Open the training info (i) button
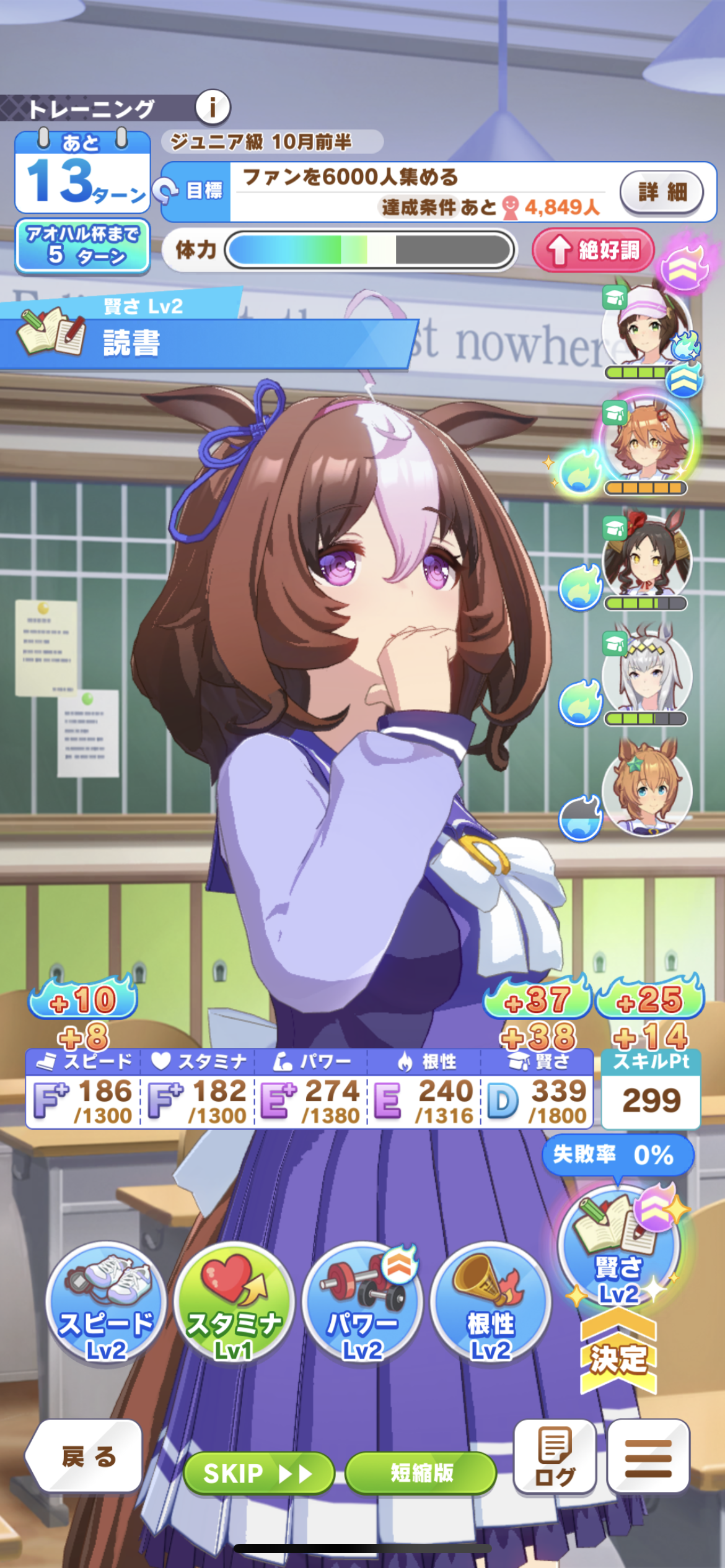This screenshot has height=1568, width=725. click(x=213, y=108)
